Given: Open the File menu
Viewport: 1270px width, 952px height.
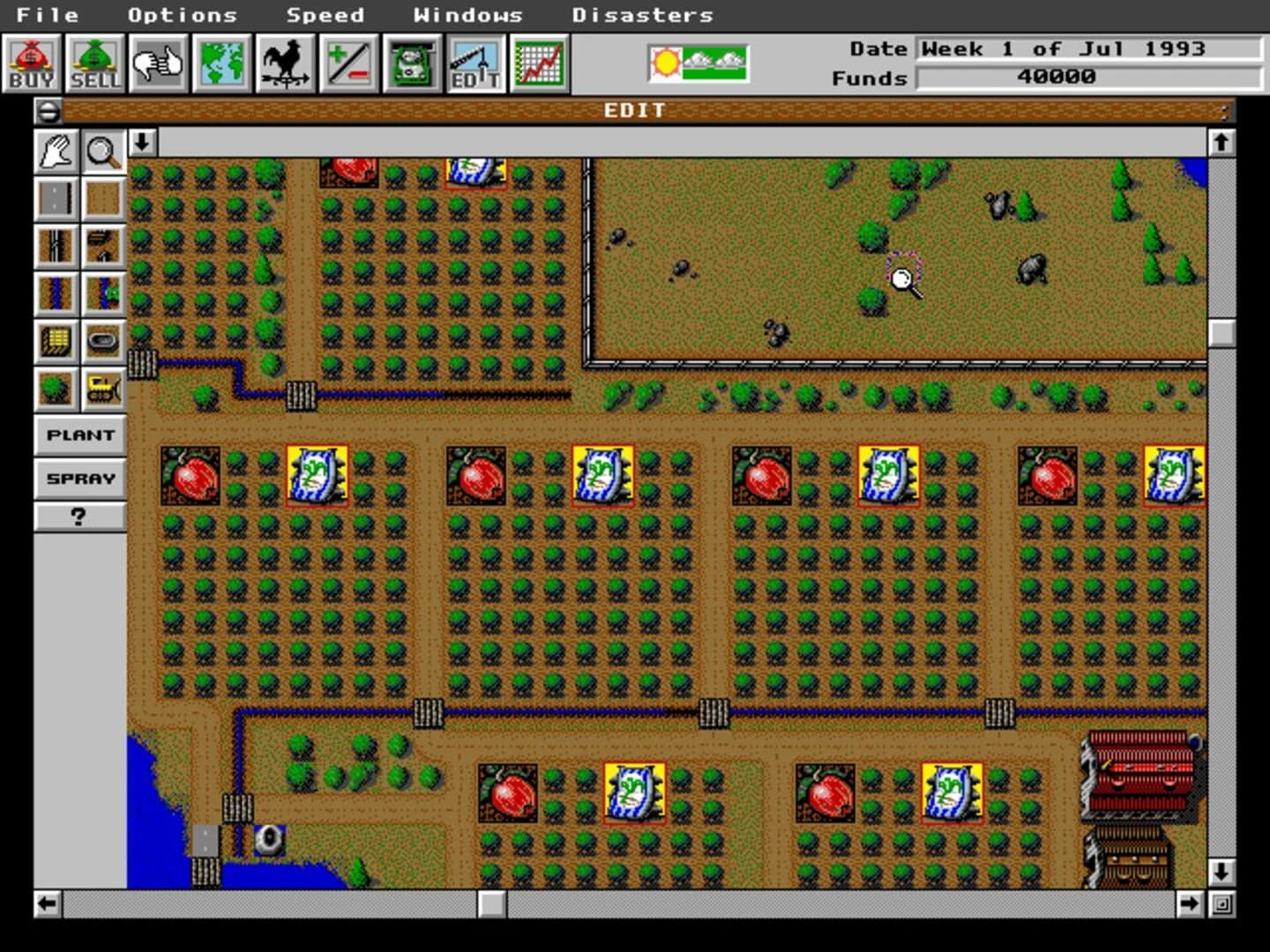Looking at the screenshot, I should tap(49, 14).
